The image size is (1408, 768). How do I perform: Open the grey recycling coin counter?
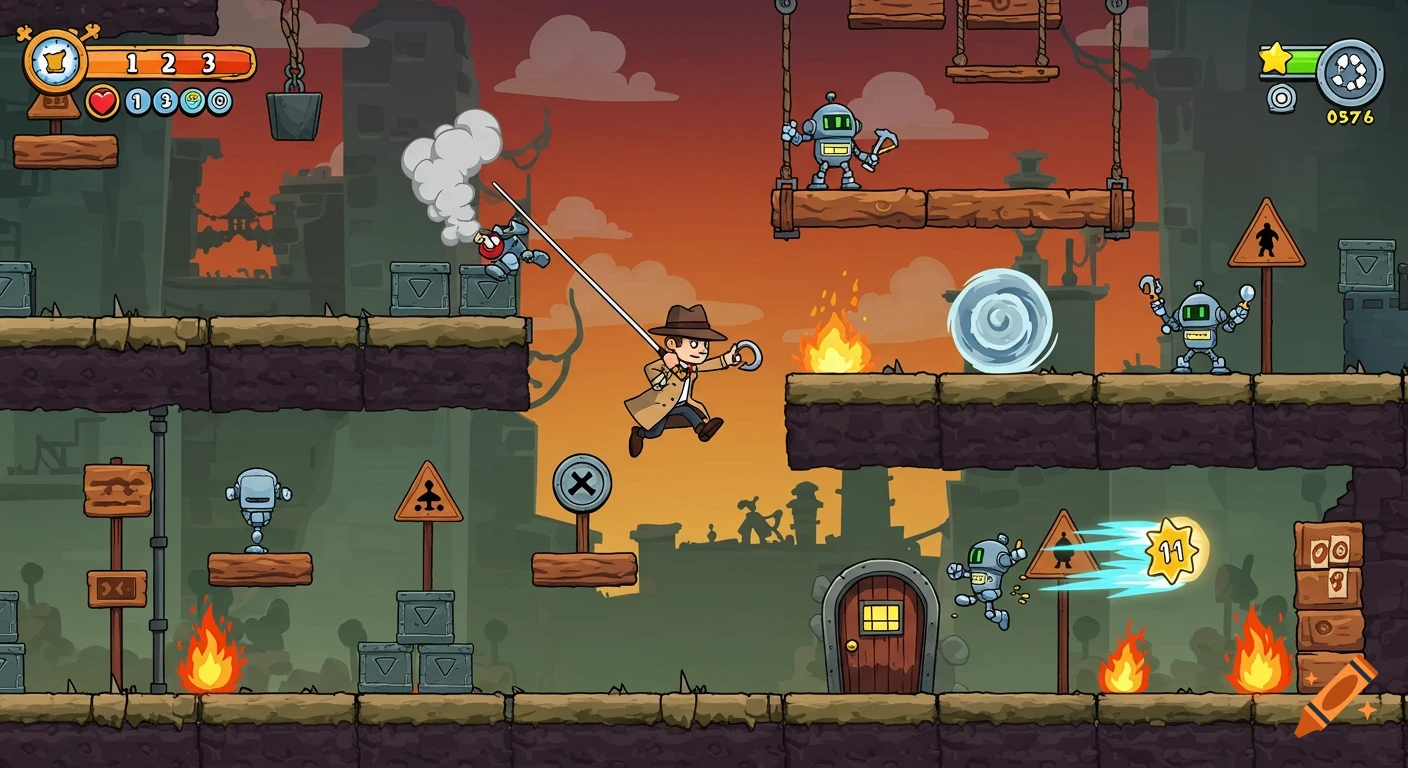click(1349, 72)
